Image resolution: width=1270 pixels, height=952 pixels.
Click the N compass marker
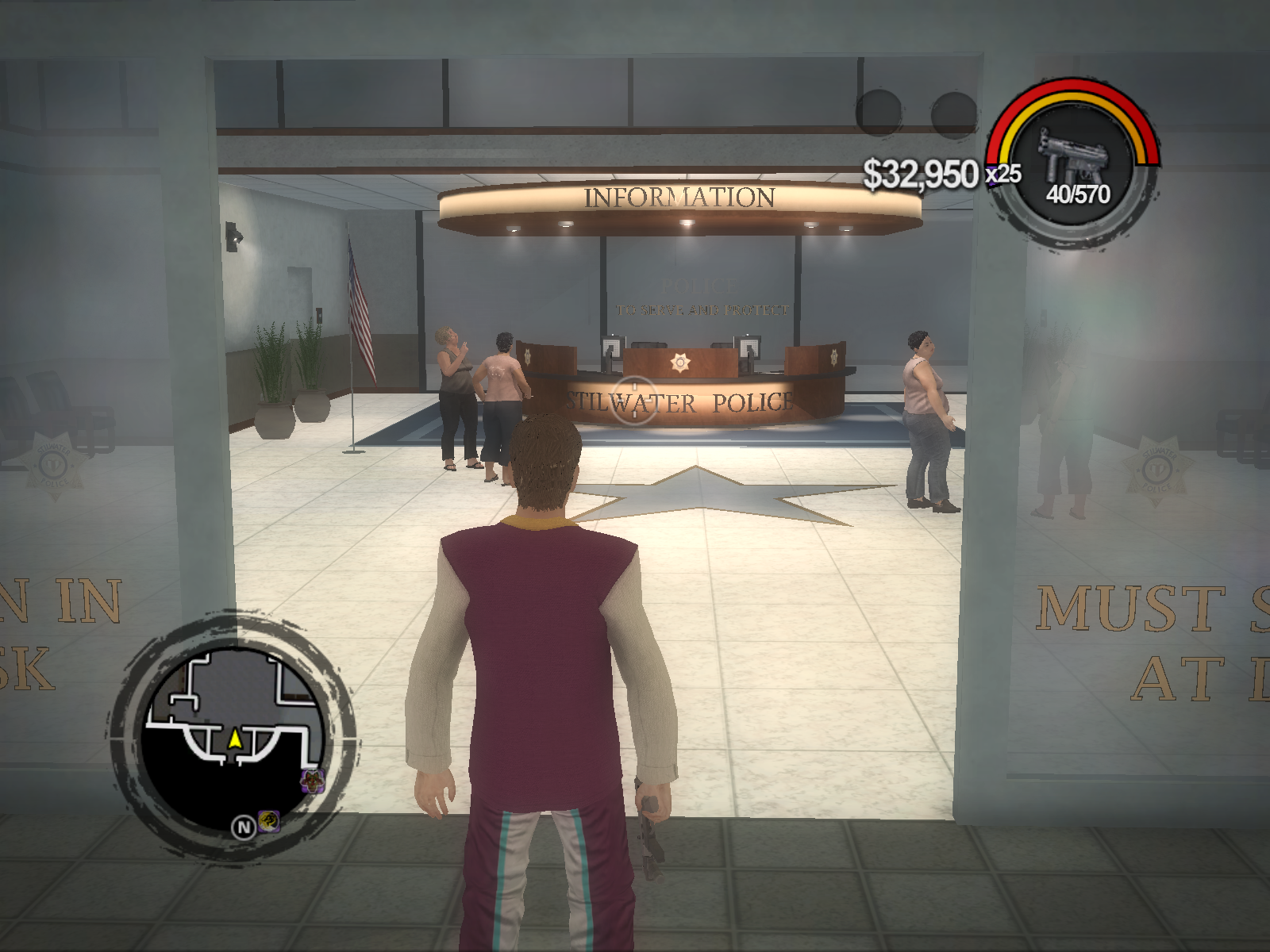coord(243,827)
